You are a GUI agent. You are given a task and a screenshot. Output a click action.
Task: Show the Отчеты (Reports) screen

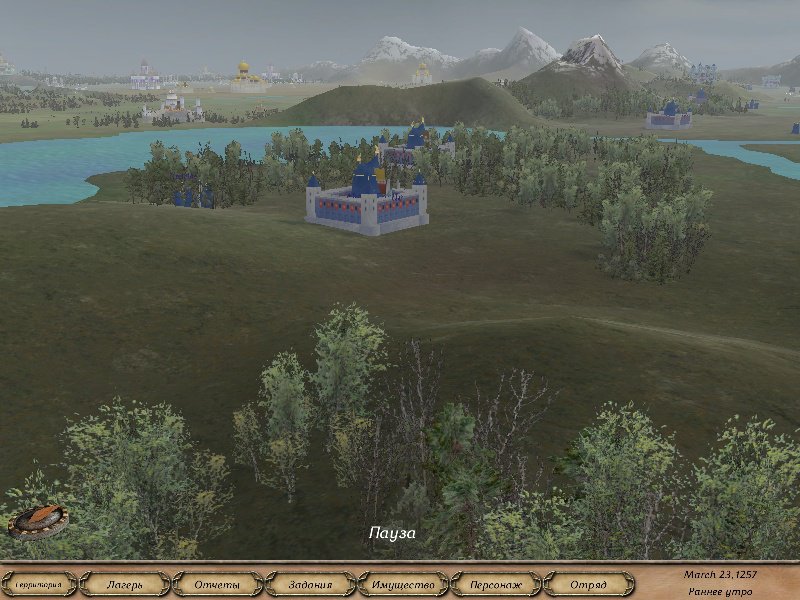[217, 584]
